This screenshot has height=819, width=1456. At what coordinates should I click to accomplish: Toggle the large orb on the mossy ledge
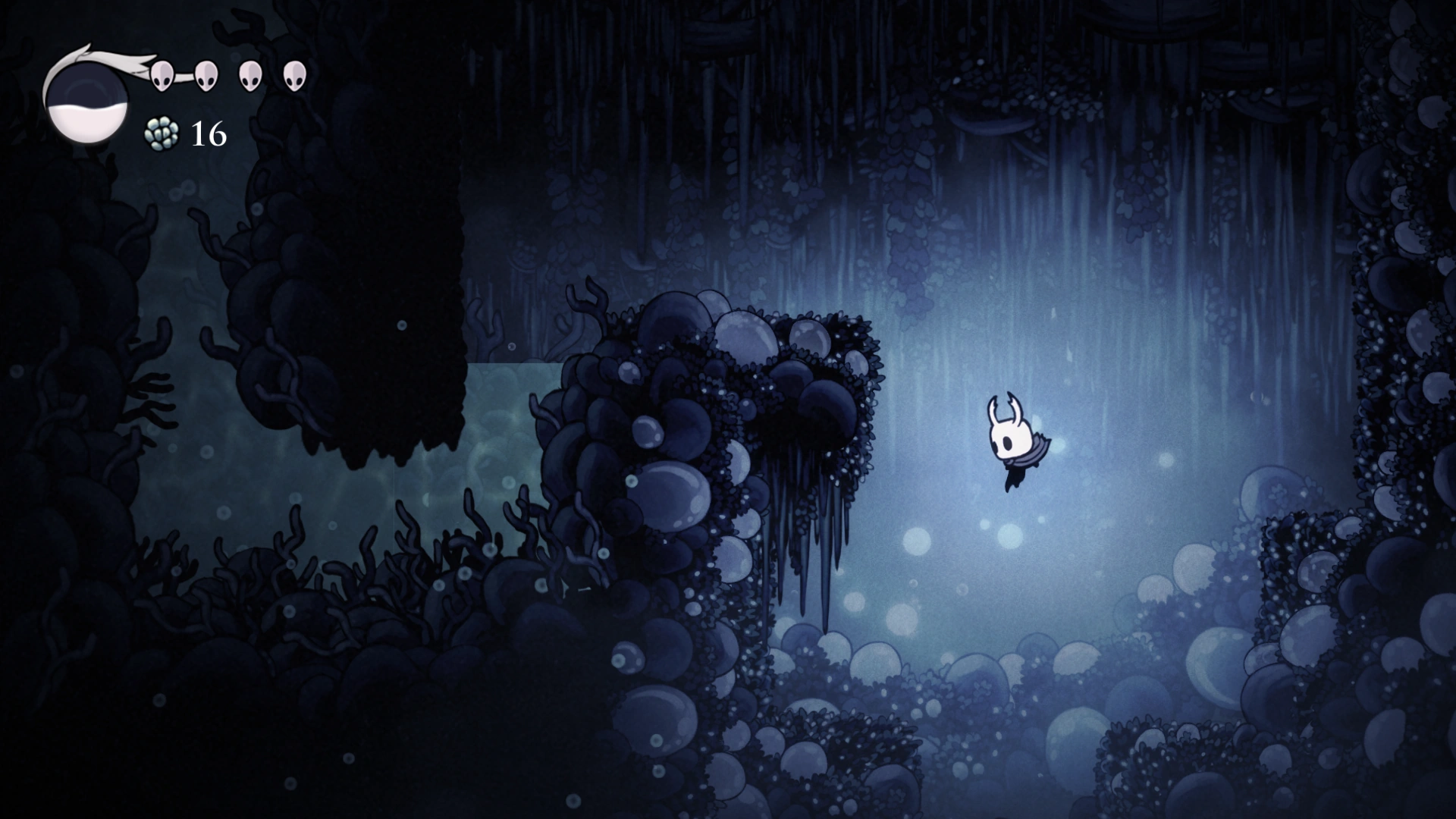[745, 331]
